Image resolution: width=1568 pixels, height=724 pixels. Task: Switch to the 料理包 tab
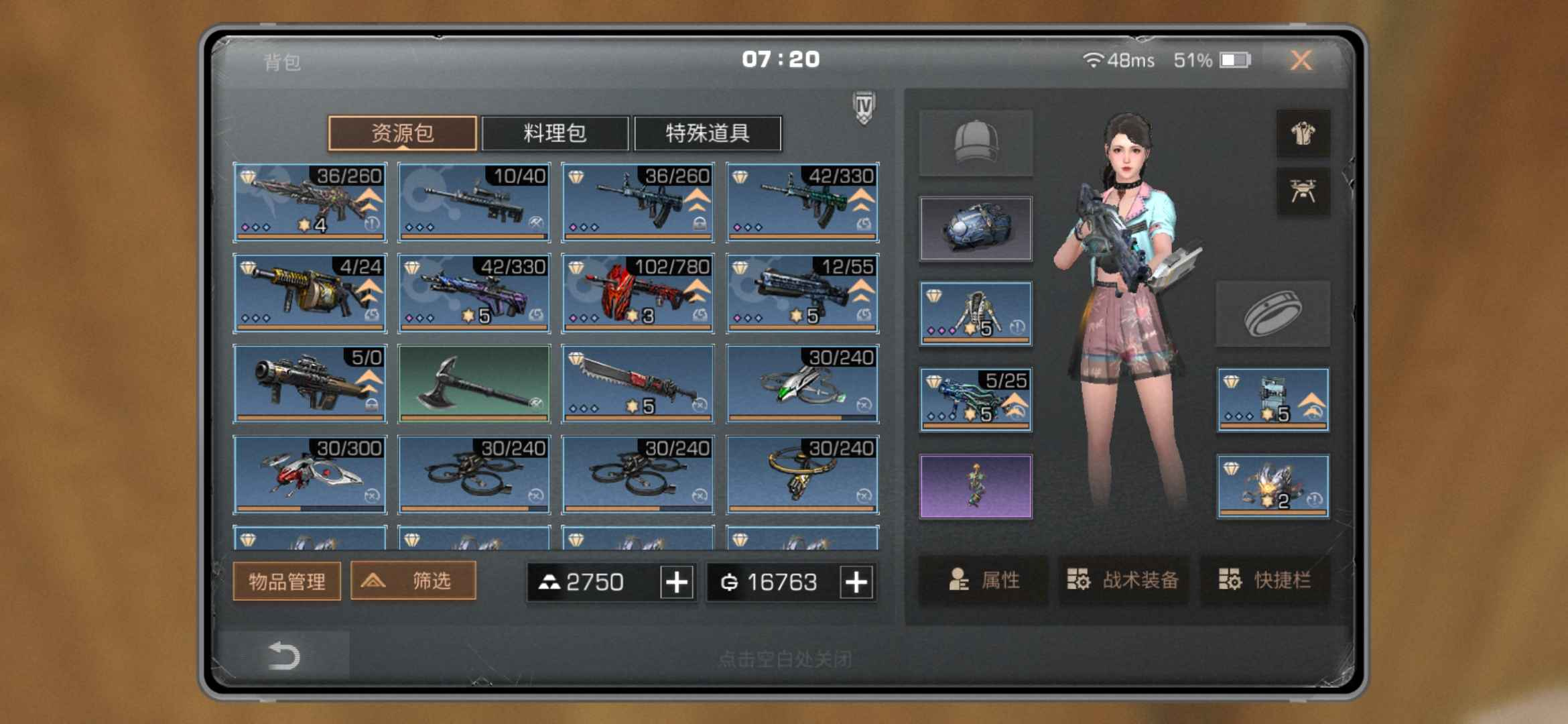(x=555, y=133)
